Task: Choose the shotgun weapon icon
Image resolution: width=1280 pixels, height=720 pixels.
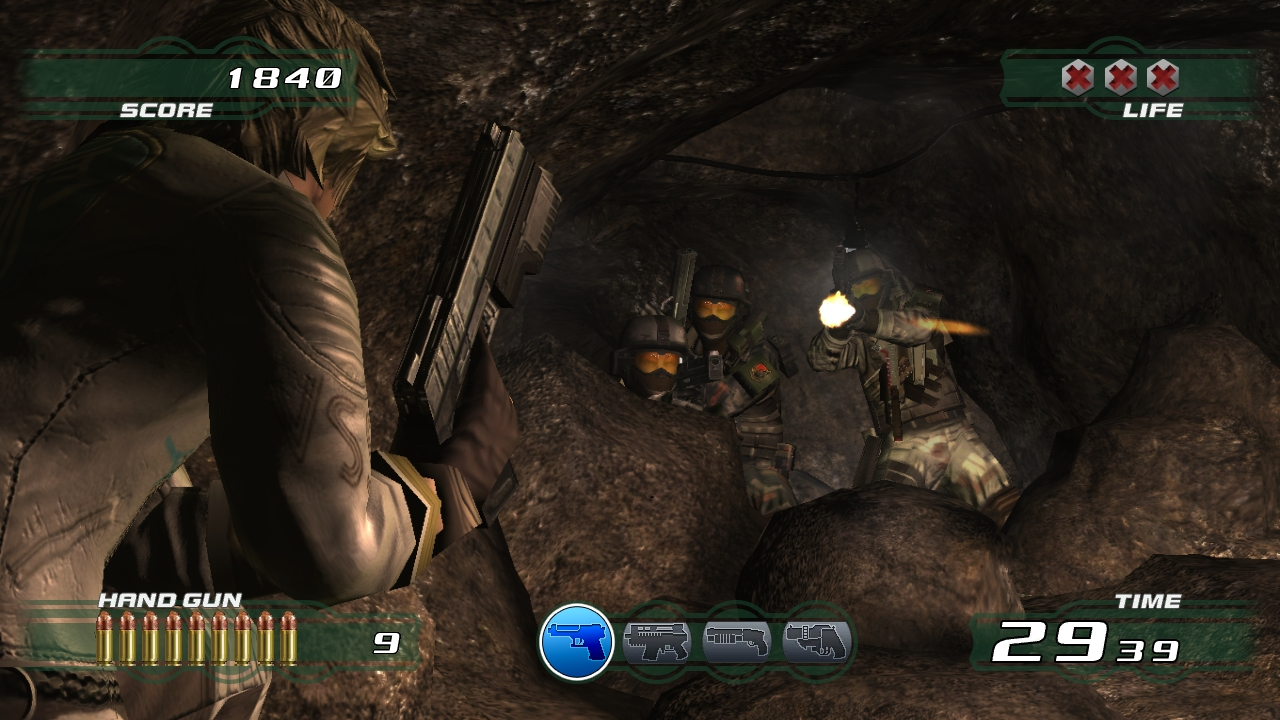Action: tap(736, 641)
